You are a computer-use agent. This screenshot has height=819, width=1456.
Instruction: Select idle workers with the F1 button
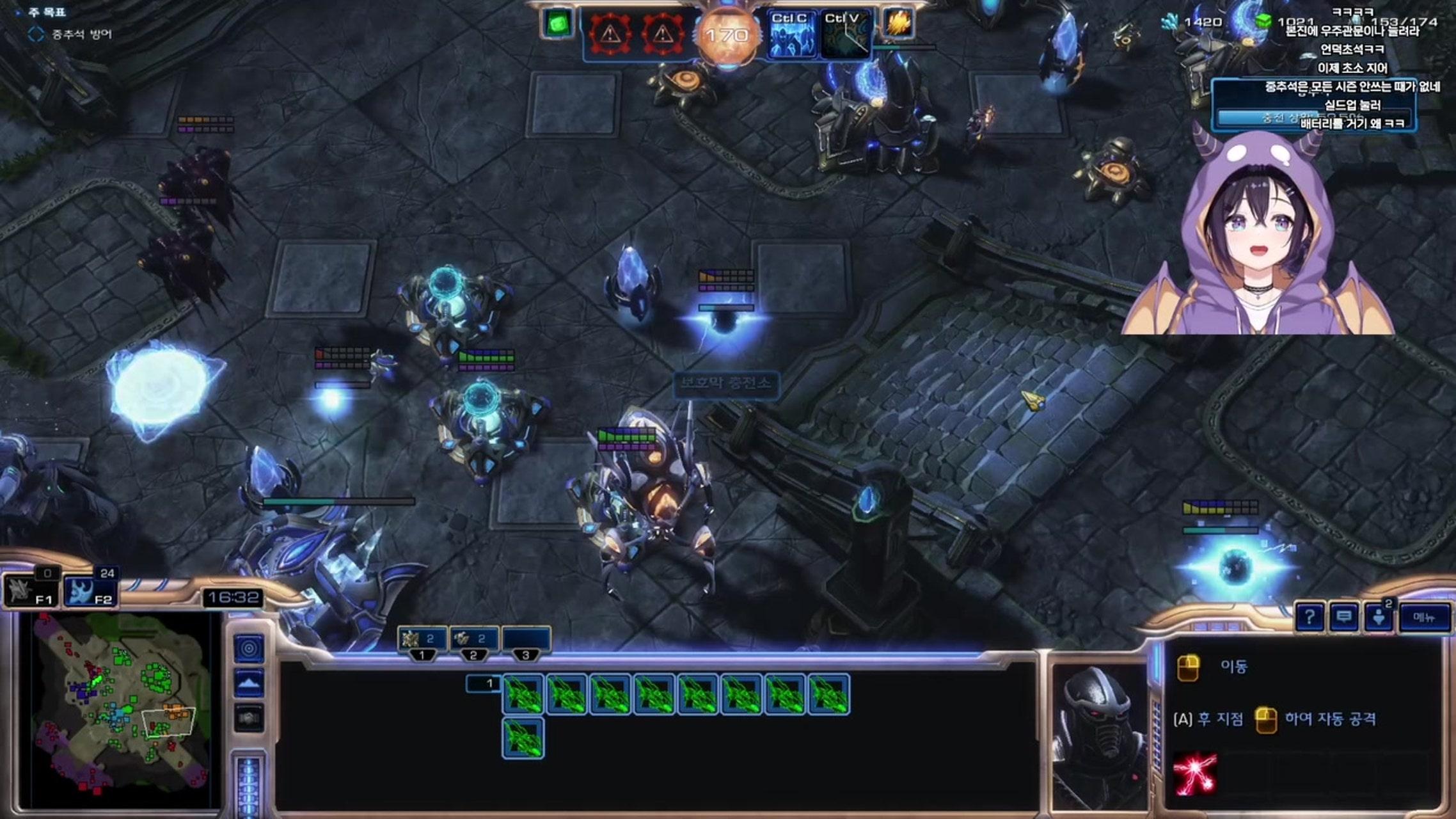tap(31, 590)
